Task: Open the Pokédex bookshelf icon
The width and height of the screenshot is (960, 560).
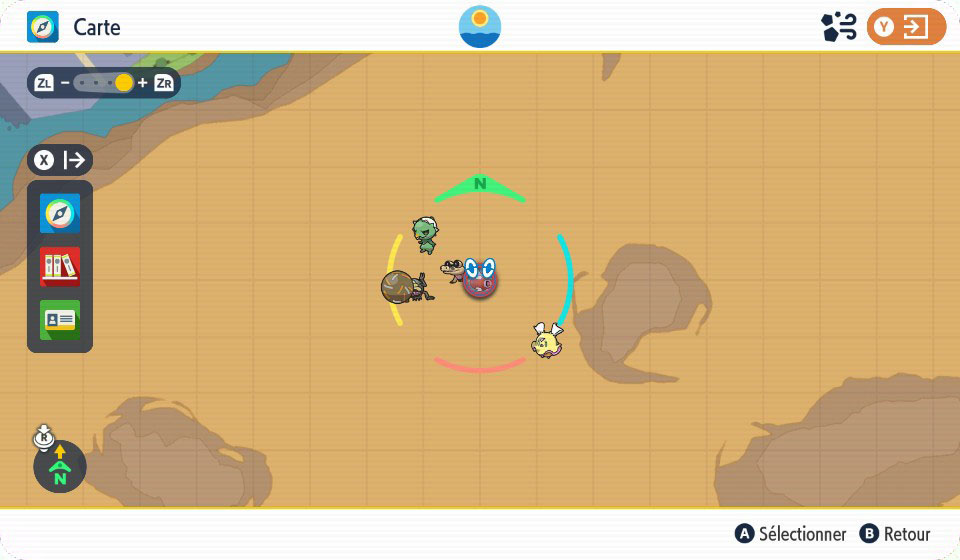Action: (x=60, y=267)
